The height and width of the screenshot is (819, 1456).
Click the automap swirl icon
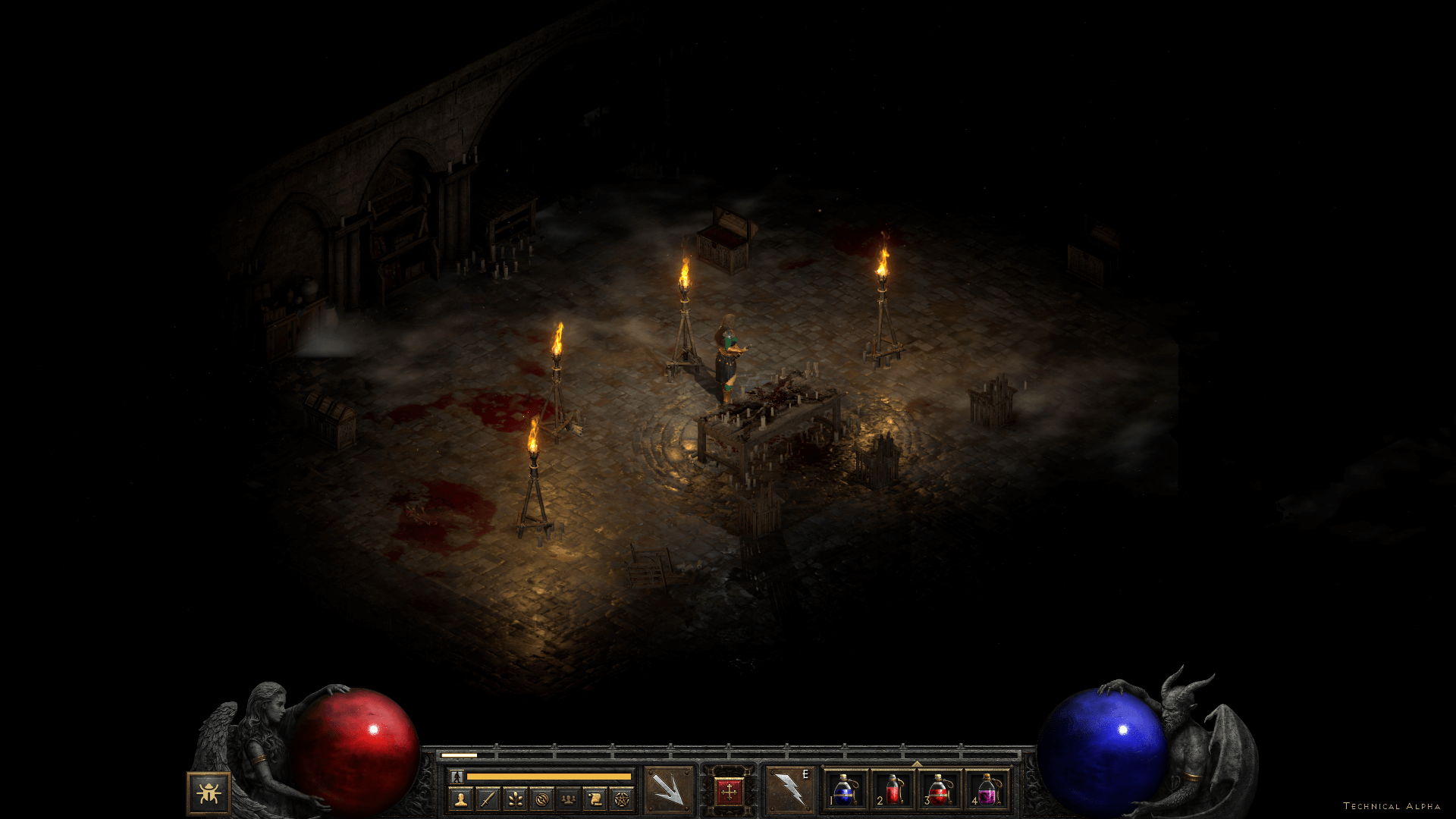[x=541, y=799]
